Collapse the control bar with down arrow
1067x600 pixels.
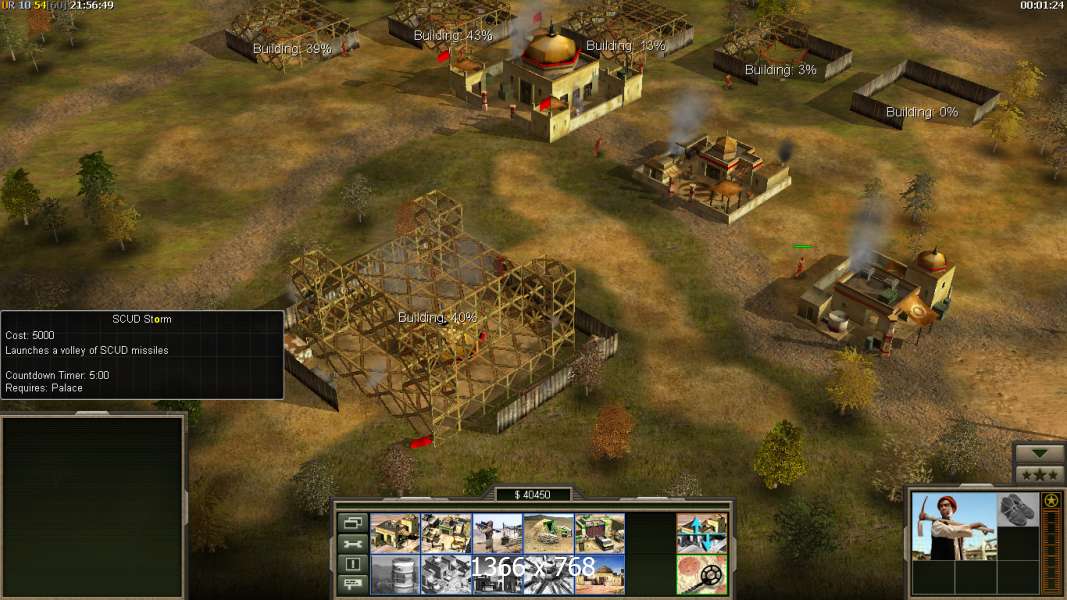tap(1039, 453)
